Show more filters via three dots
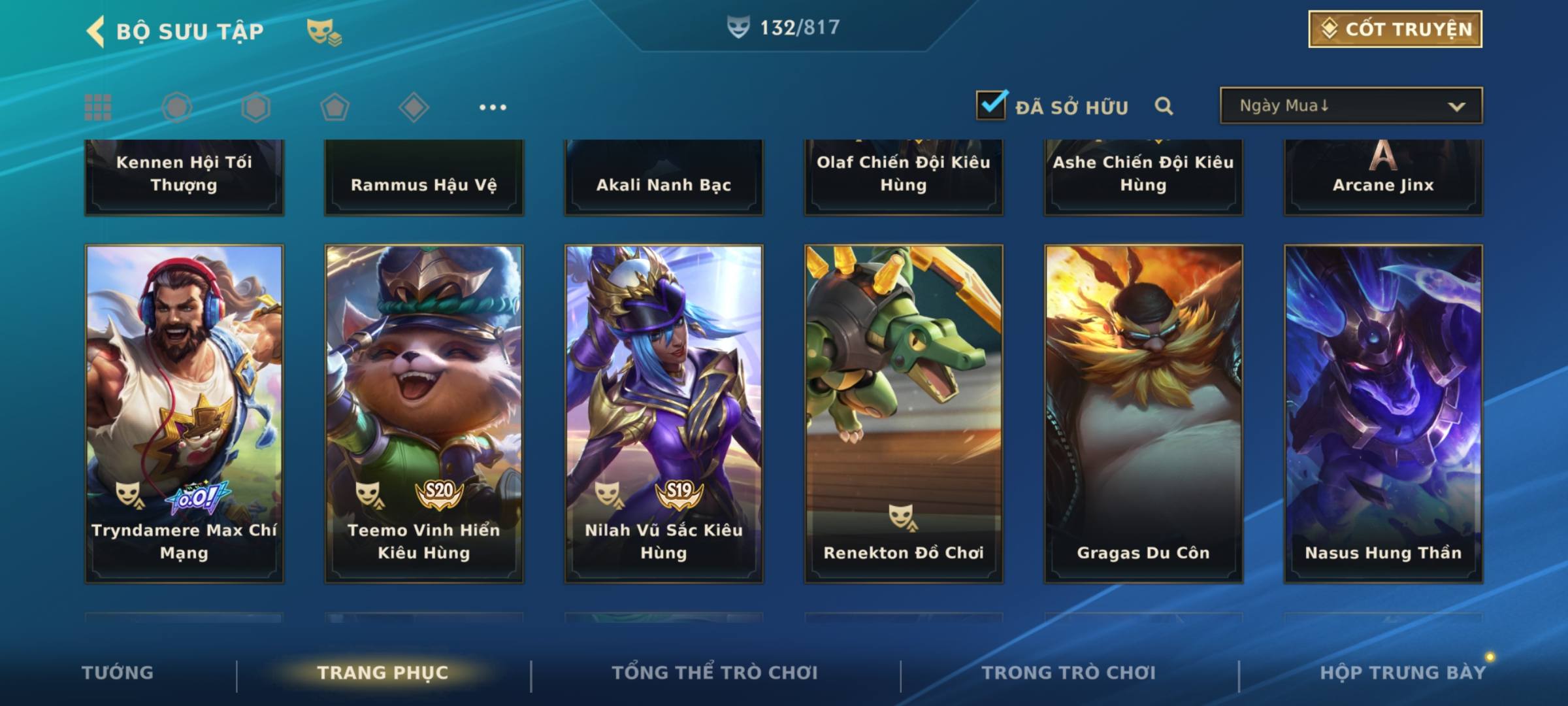The width and height of the screenshot is (1568, 706). tap(493, 107)
